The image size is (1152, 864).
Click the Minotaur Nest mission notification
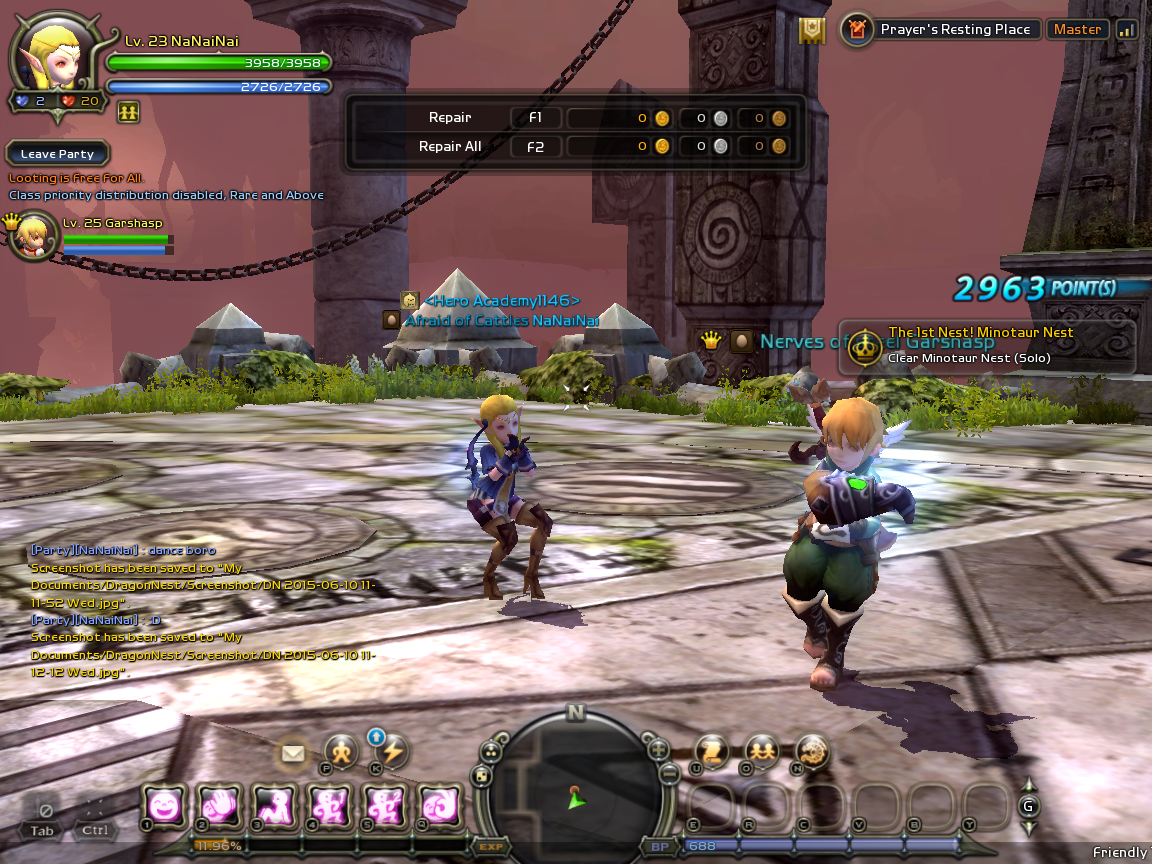pyautogui.click(x=987, y=346)
